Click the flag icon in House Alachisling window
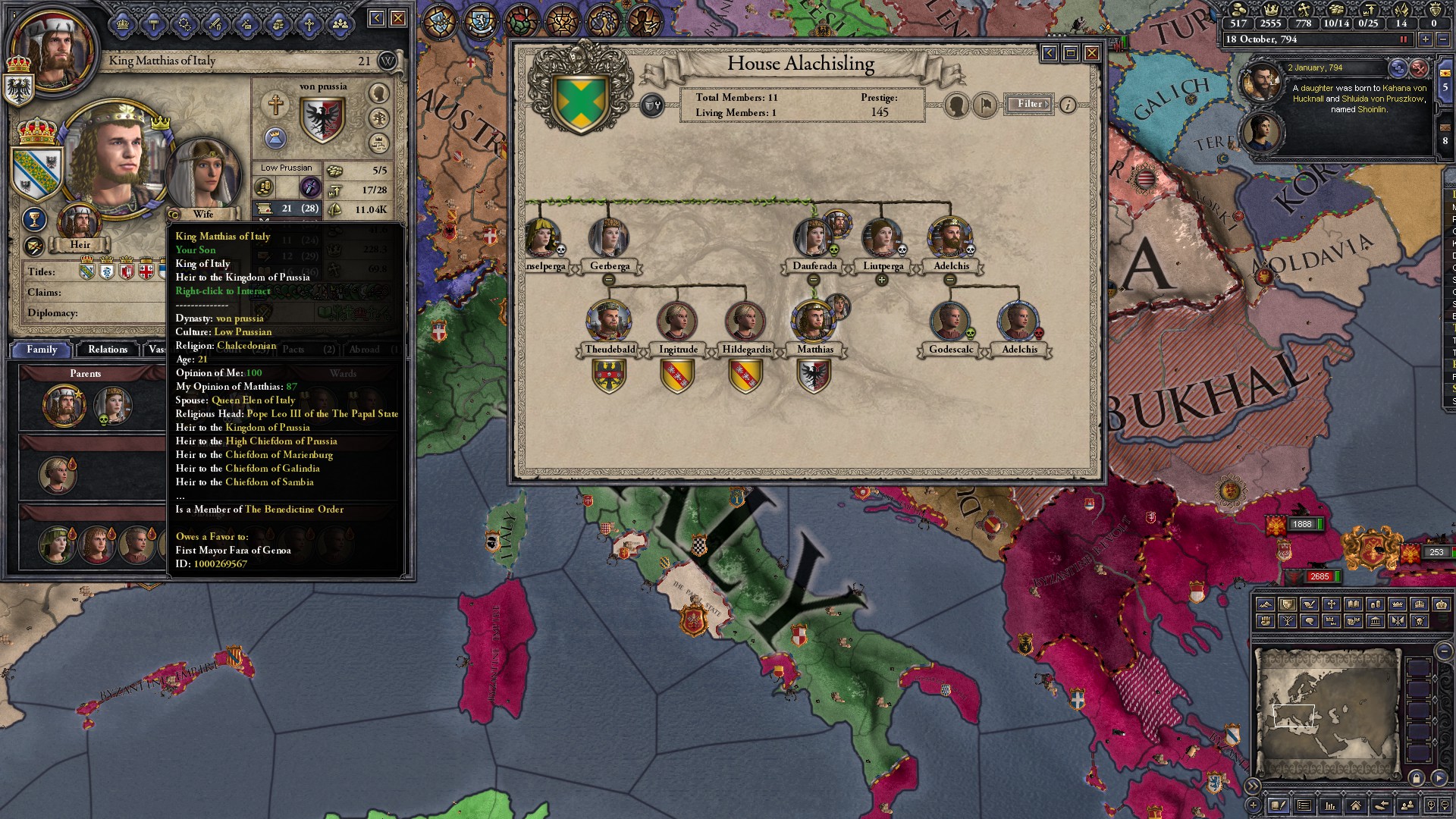The height and width of the screenshot is (819, 1456). click(984, 106)
